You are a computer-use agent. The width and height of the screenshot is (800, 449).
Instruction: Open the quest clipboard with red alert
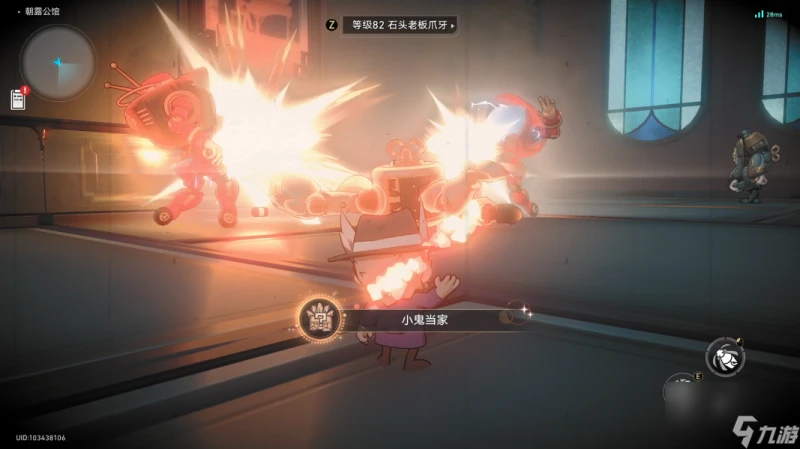(x=18, y=98)
